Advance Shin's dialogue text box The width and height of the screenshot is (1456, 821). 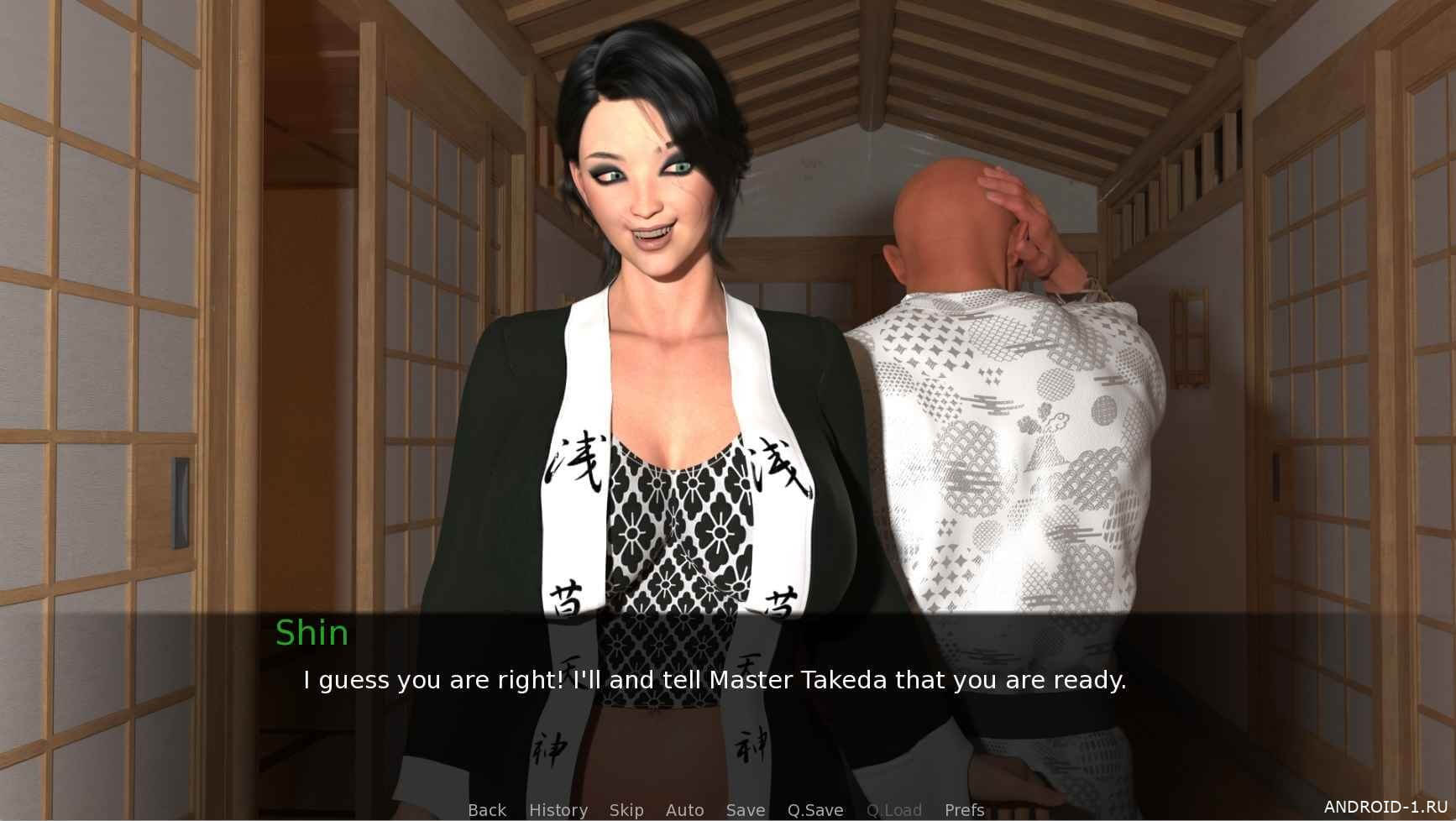click(x=714, y=680)
